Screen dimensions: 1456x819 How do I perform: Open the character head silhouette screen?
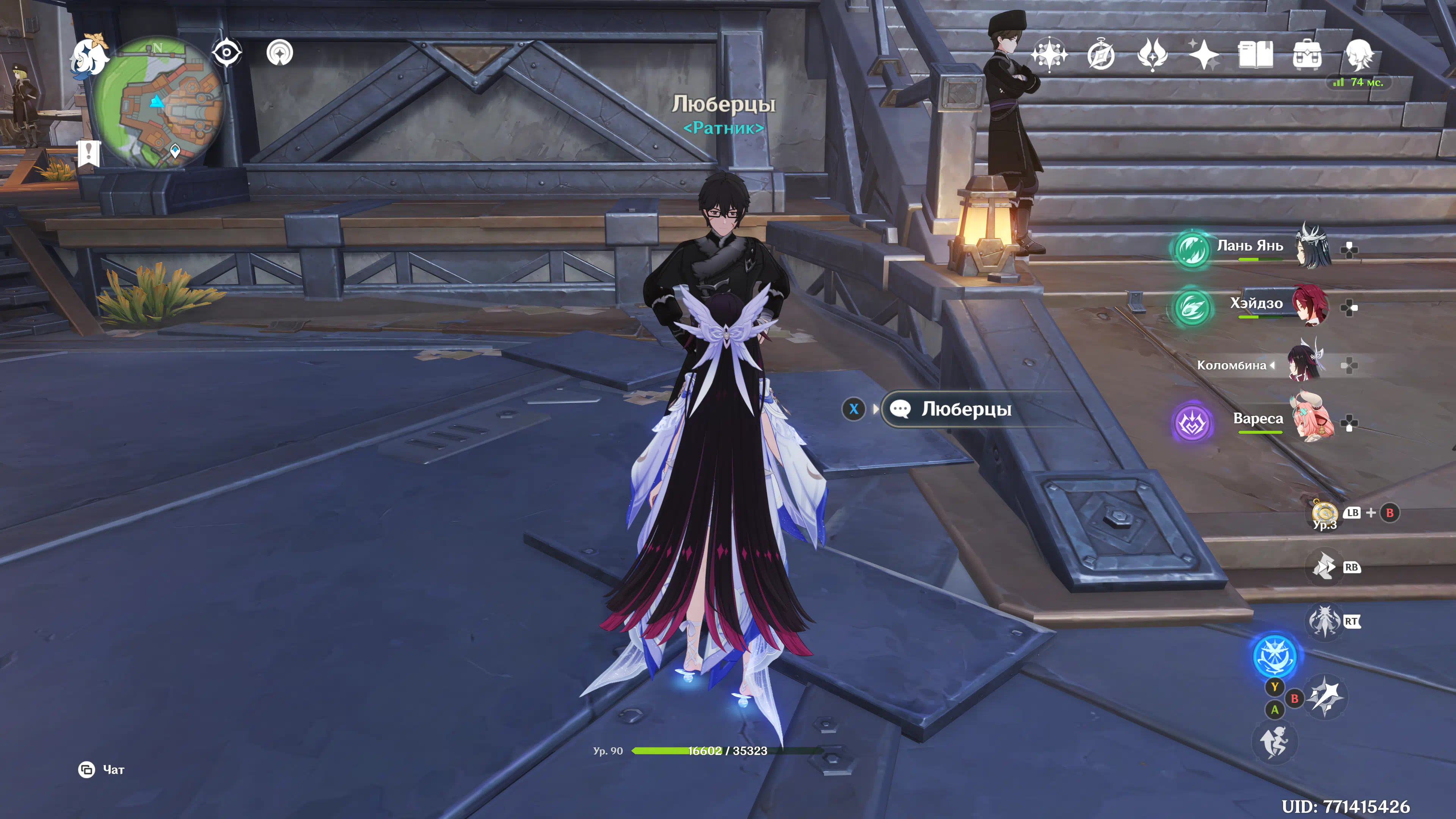tap(1358, 55)
